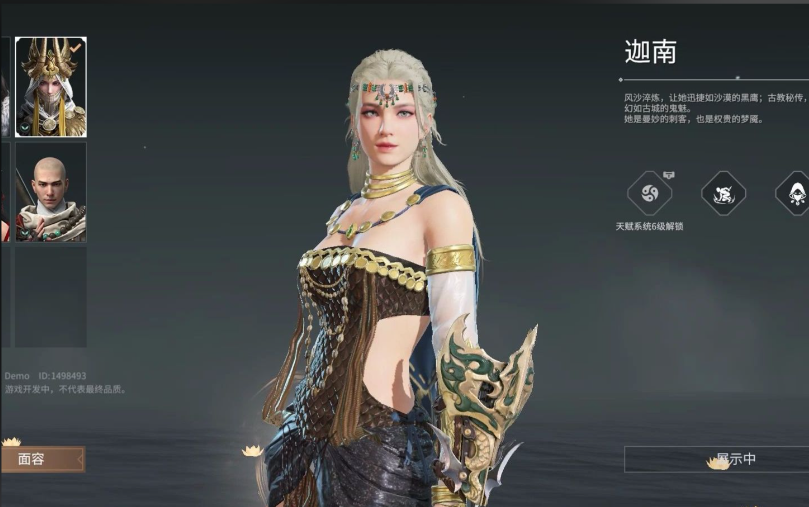
Task: Select the golden-horned masked character portrait
Action: point(50,87)
